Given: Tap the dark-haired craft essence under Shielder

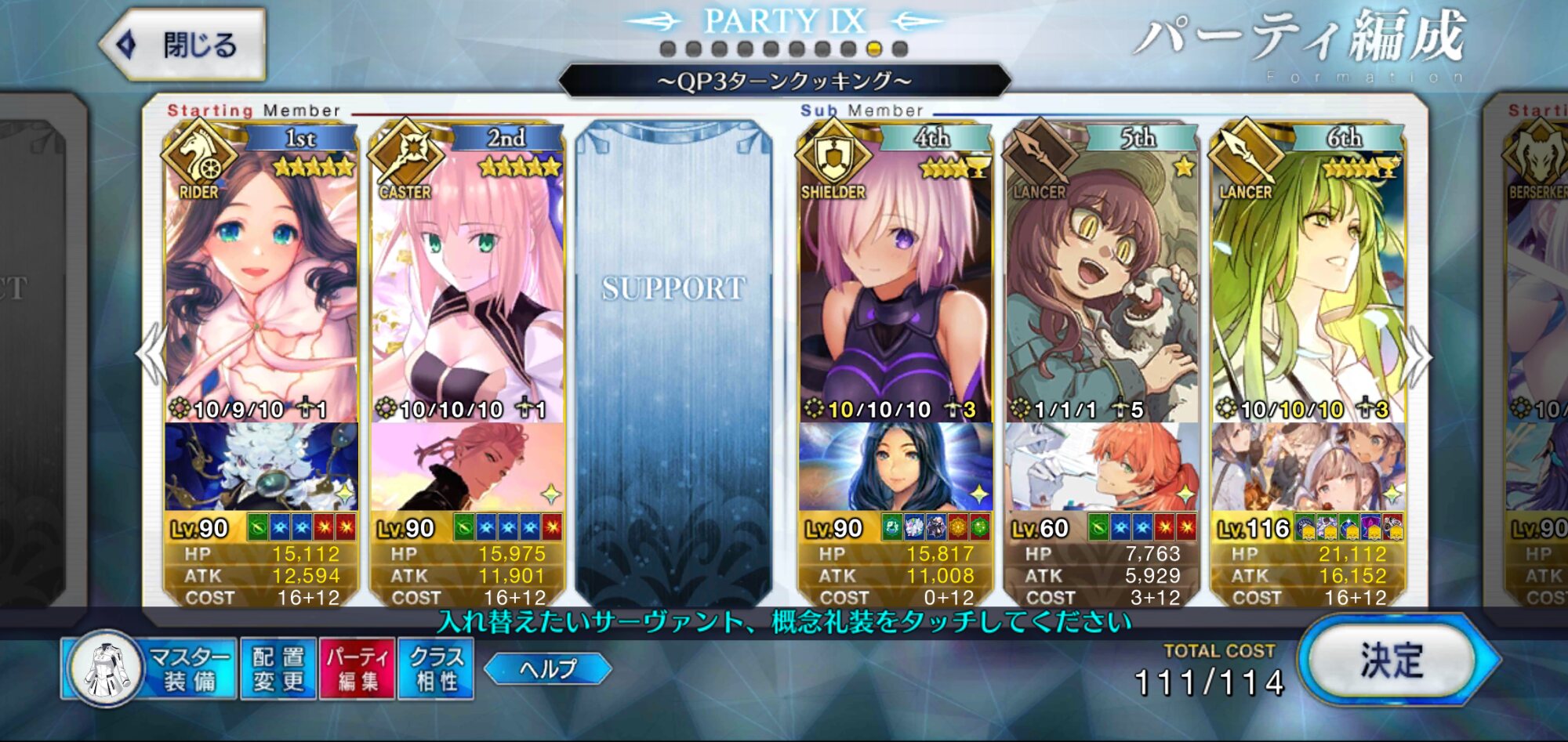Looking at the screenshot, I should pos(895,467).
